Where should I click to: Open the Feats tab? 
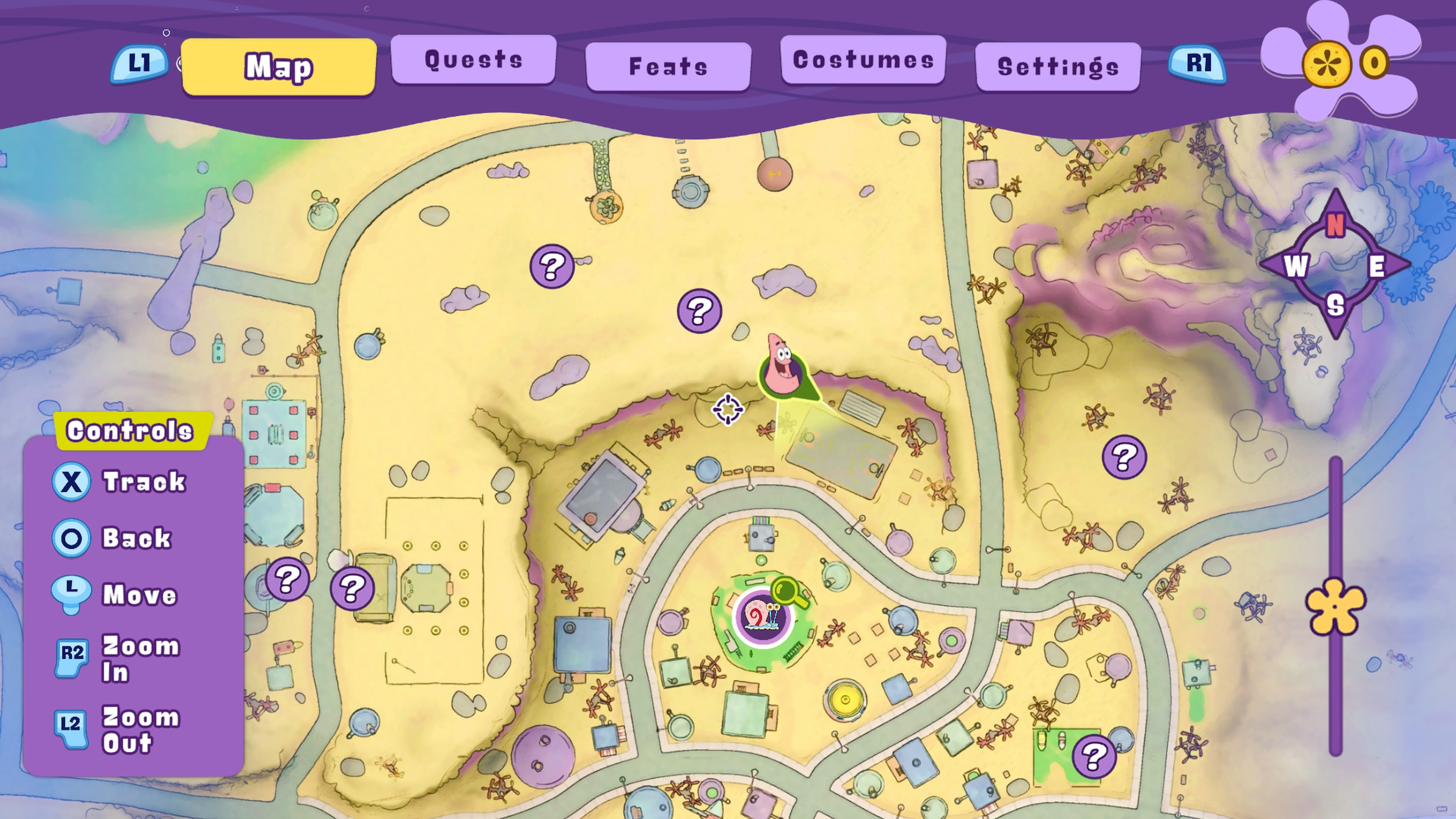[x=668, y=67]
